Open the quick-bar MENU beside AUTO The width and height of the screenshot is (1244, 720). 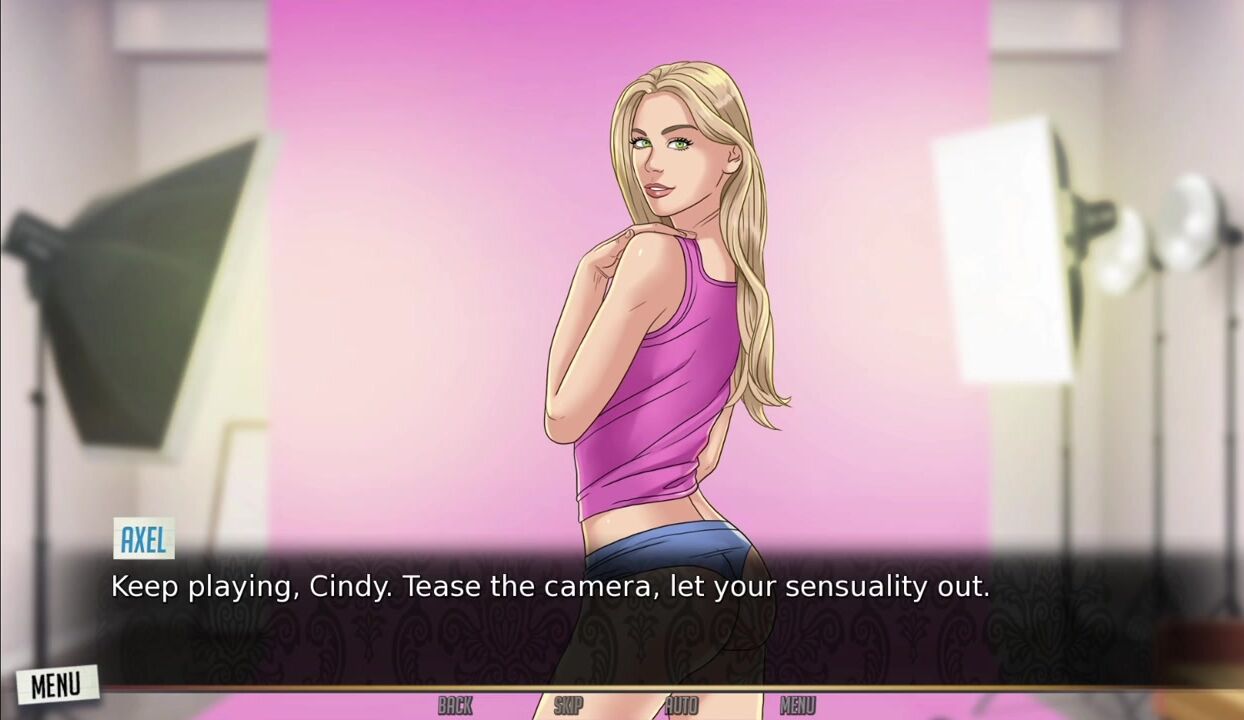click(x=797, y=706)
